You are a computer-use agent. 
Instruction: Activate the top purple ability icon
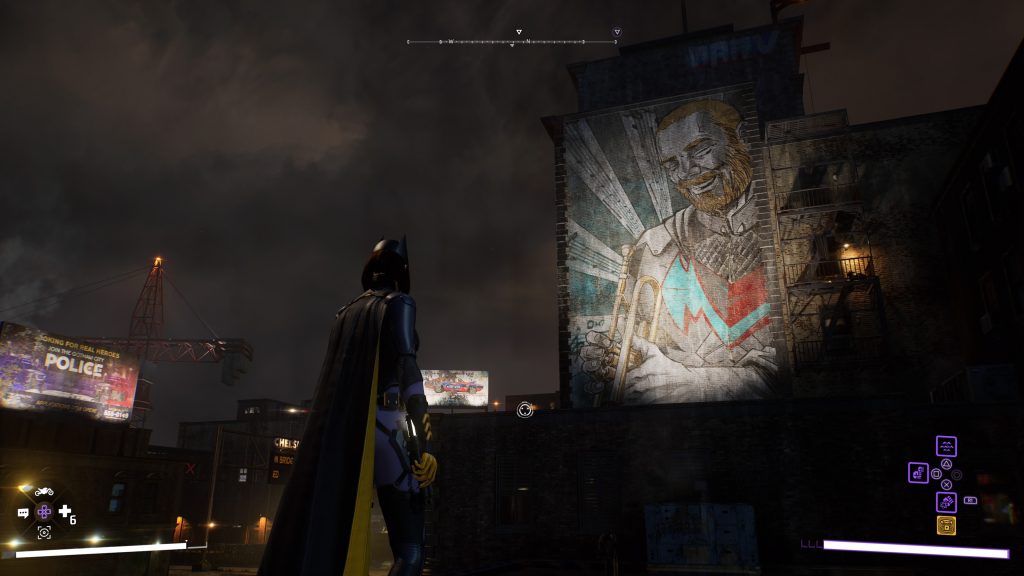pyautogui.click(x=946, y=446)
